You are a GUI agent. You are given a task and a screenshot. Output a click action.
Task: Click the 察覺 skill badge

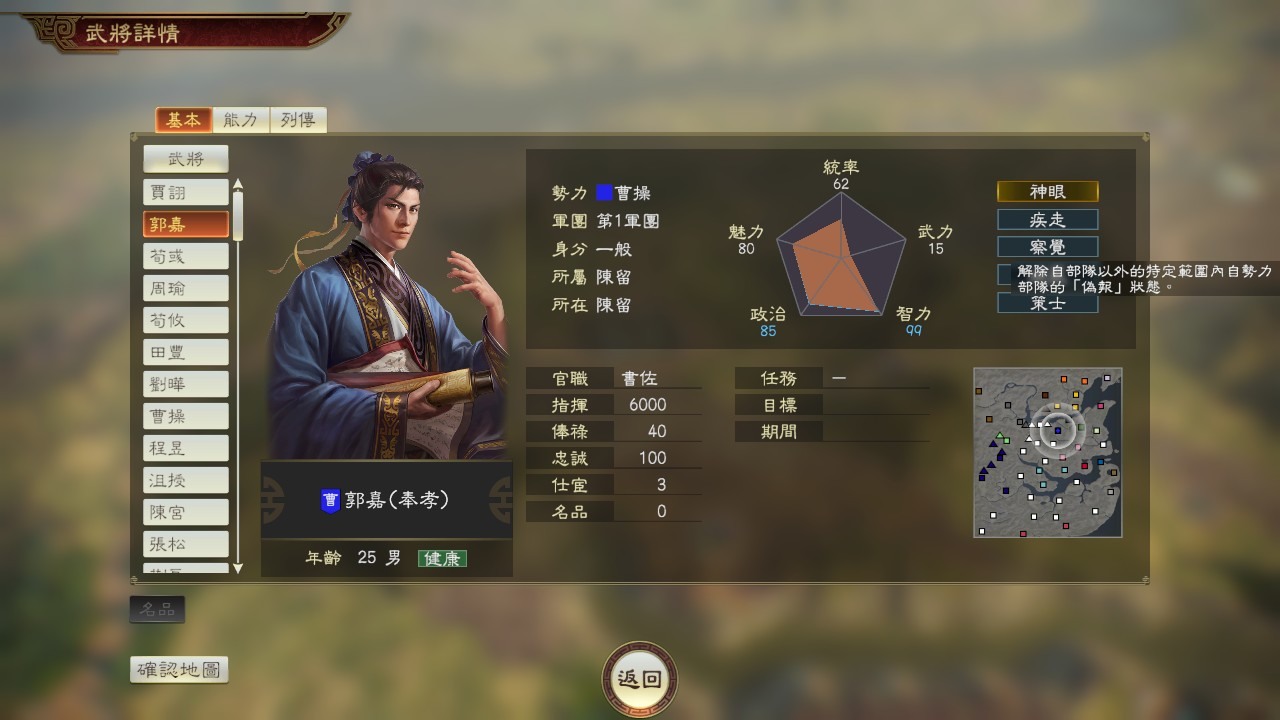tap(1046, 247)
